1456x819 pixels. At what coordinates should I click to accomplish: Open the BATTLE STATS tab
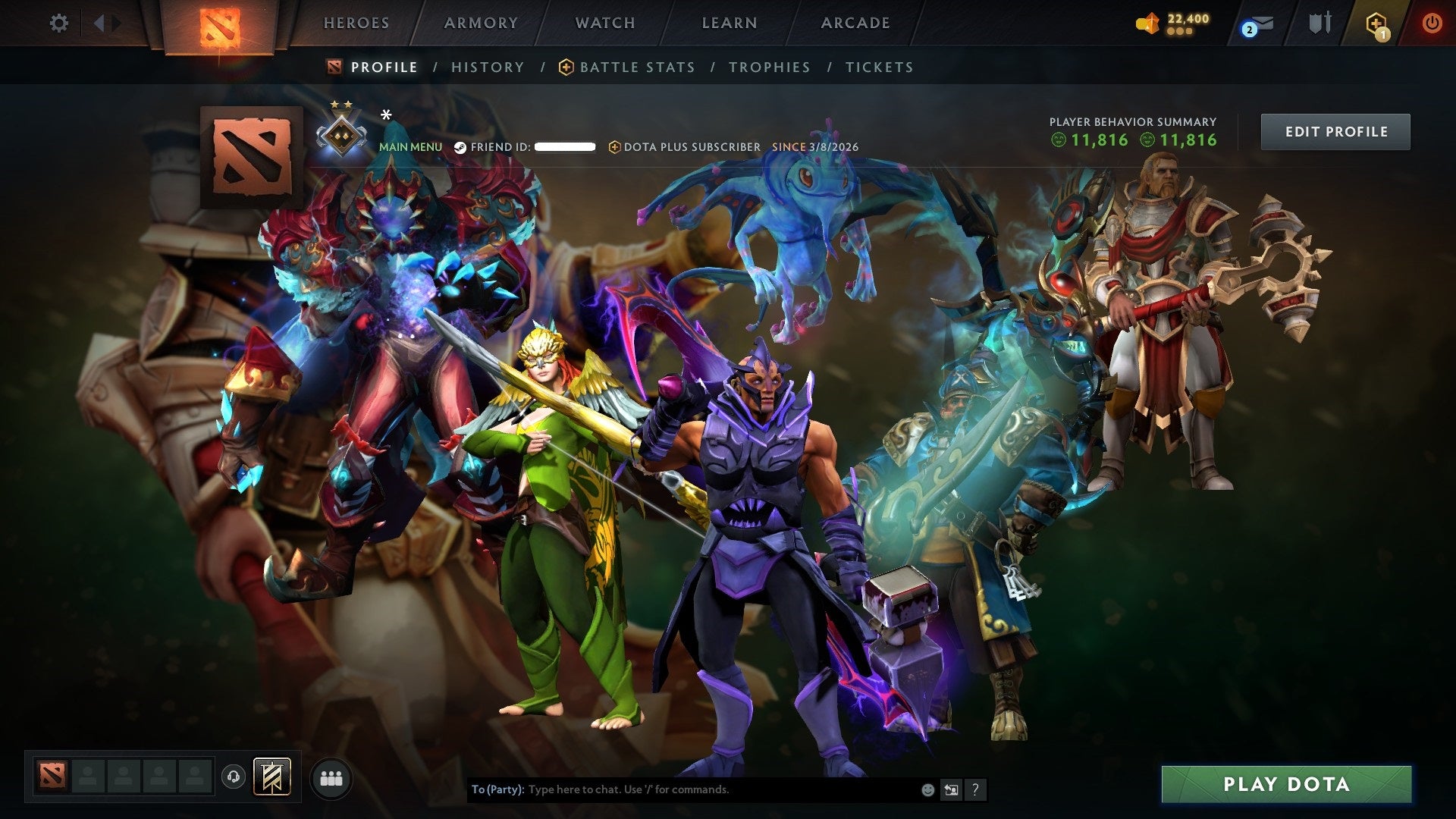point(635,67)
